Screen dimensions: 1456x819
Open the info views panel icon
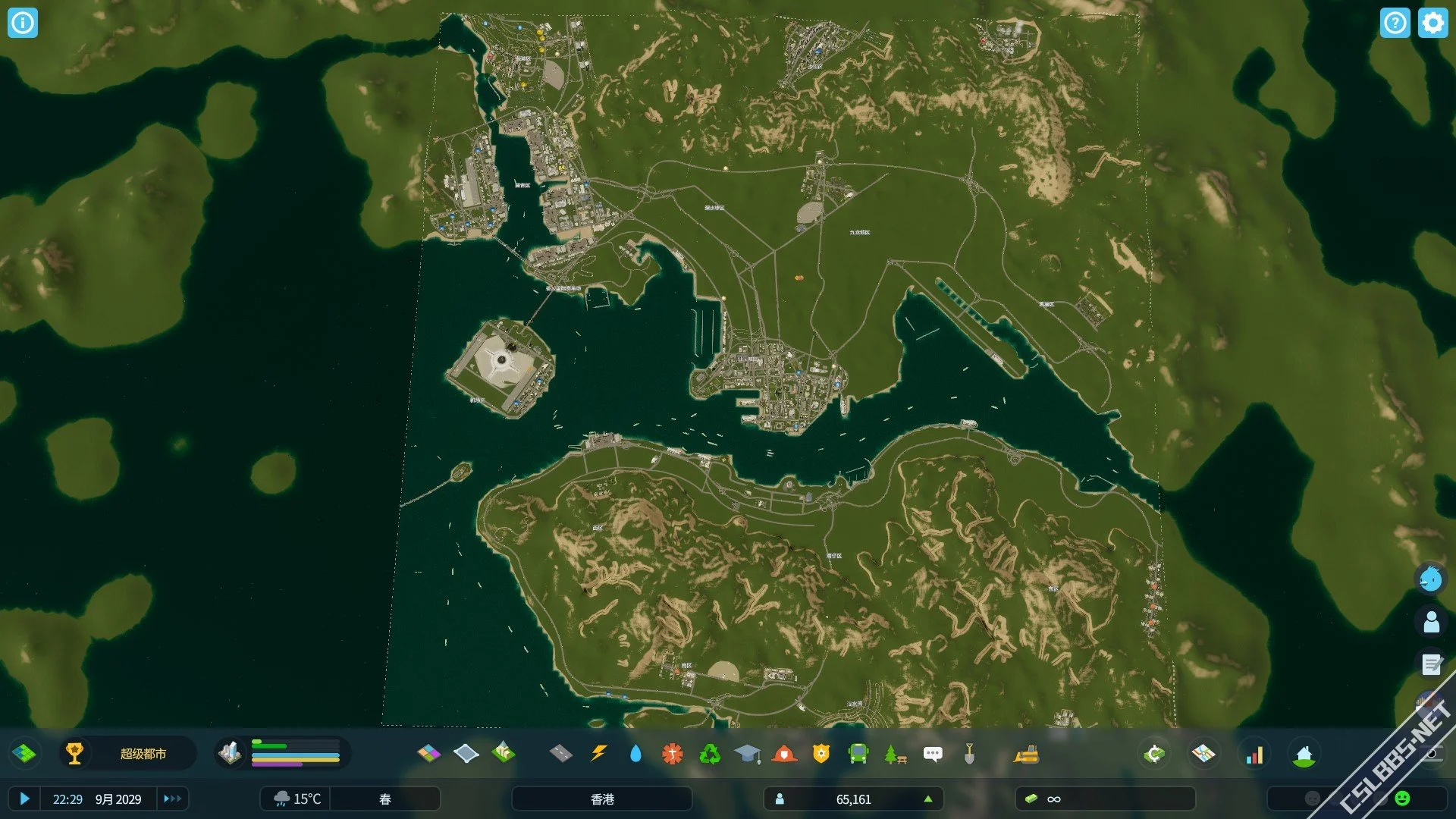[23, 23]
